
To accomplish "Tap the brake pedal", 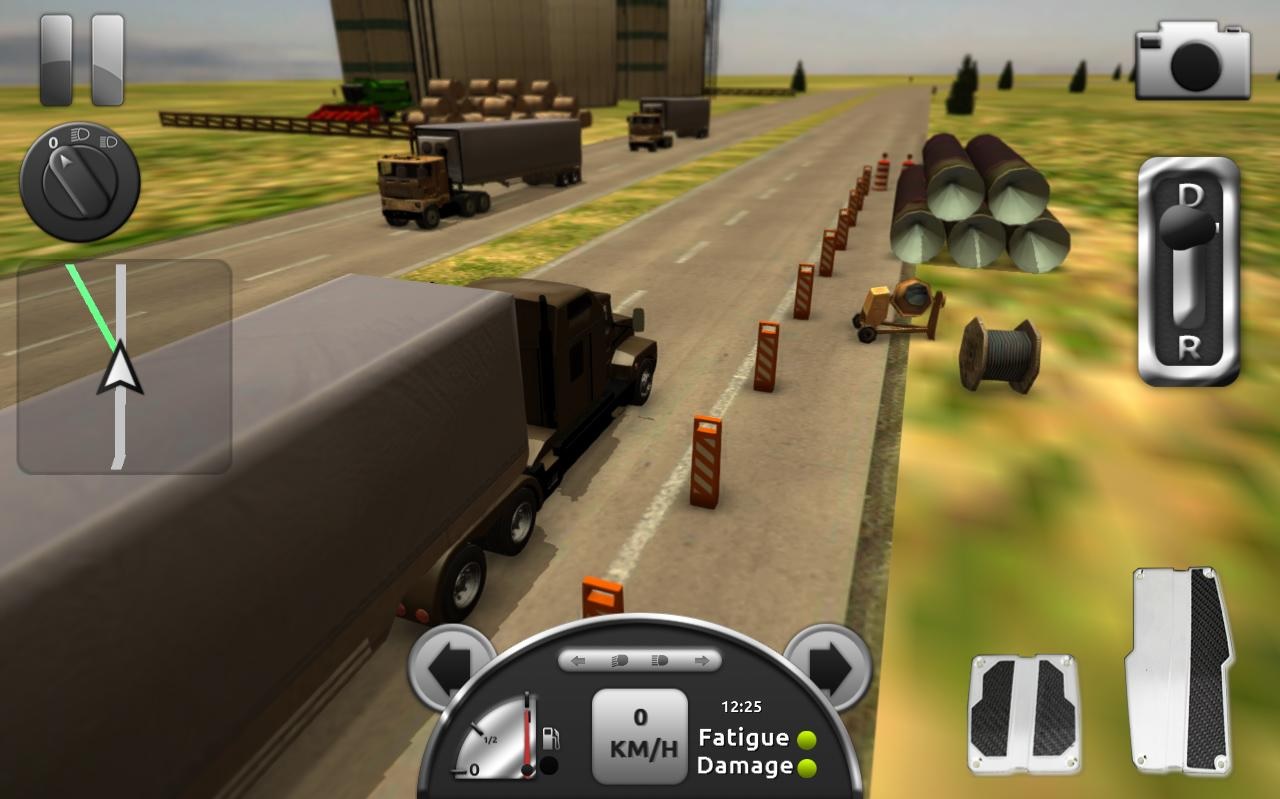I will click(x=1023, y=714).
